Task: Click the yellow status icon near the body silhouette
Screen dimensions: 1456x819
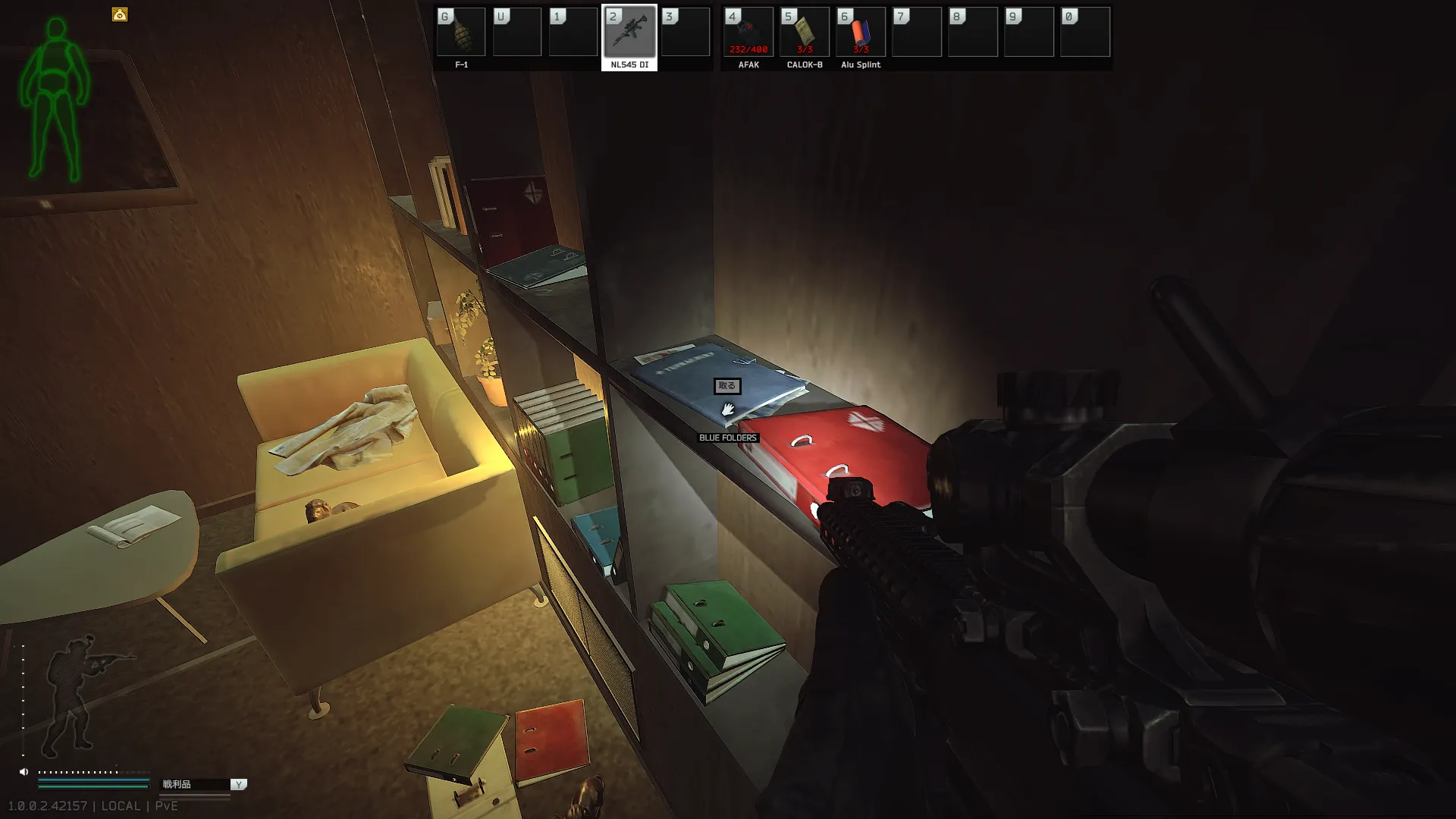Action: [x=120, y=14]
